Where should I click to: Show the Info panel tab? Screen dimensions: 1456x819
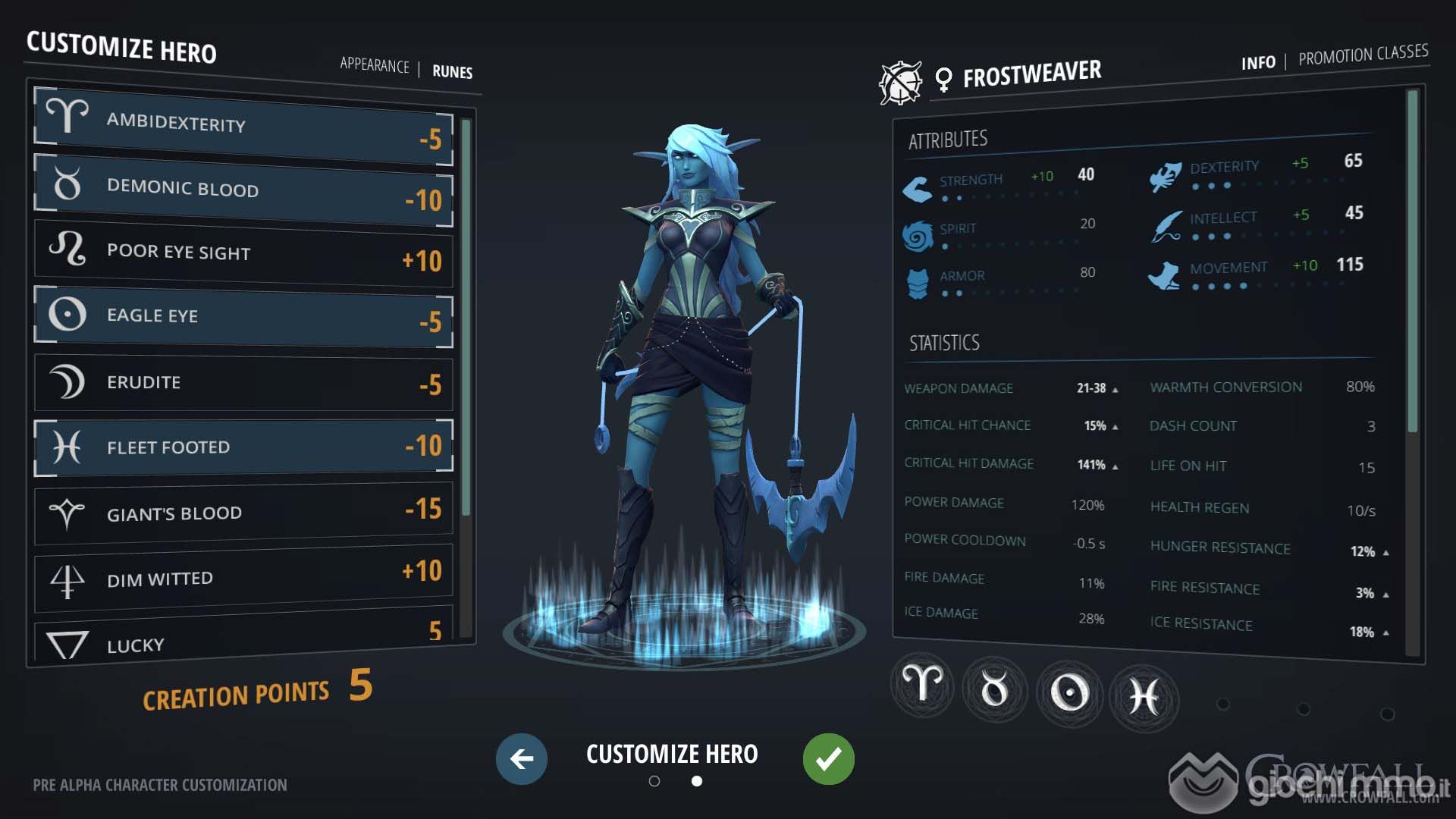pos(1258,63)
